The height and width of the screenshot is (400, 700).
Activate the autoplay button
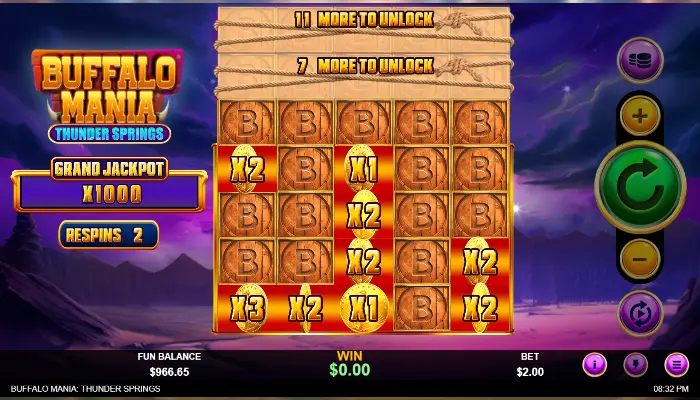coord(640,312)
